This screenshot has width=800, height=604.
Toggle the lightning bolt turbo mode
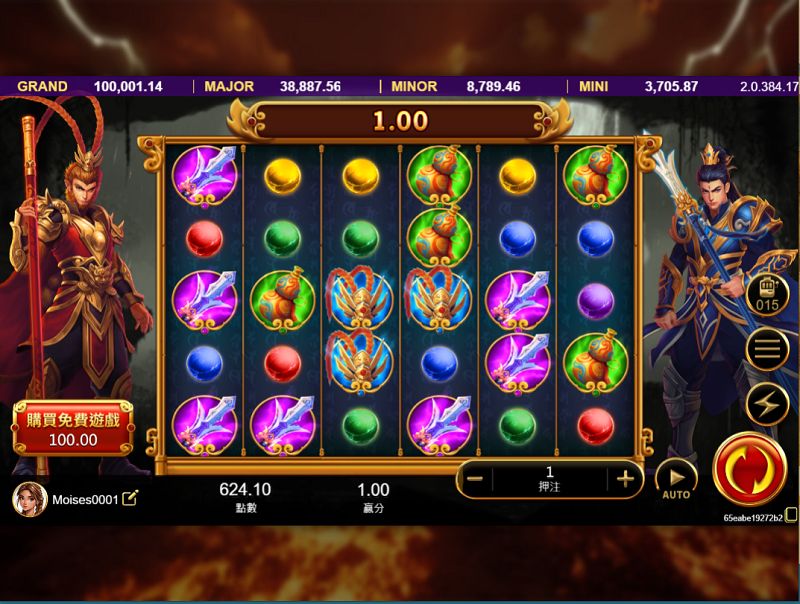[767, 403]
